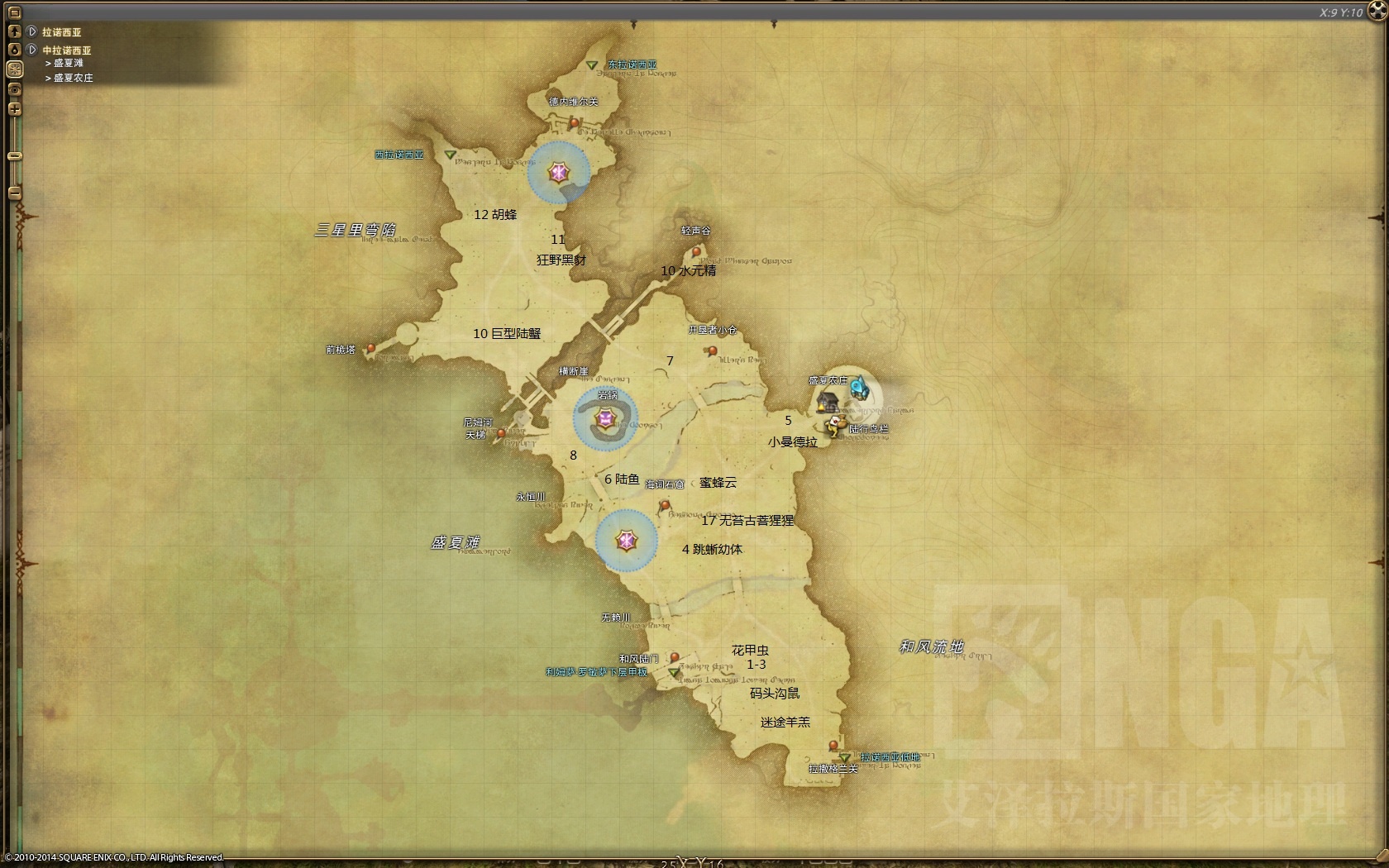Toggle the aetheryte marker in 盛夏滩 area
The image size is (1389, 868).
tap(625, 541)
